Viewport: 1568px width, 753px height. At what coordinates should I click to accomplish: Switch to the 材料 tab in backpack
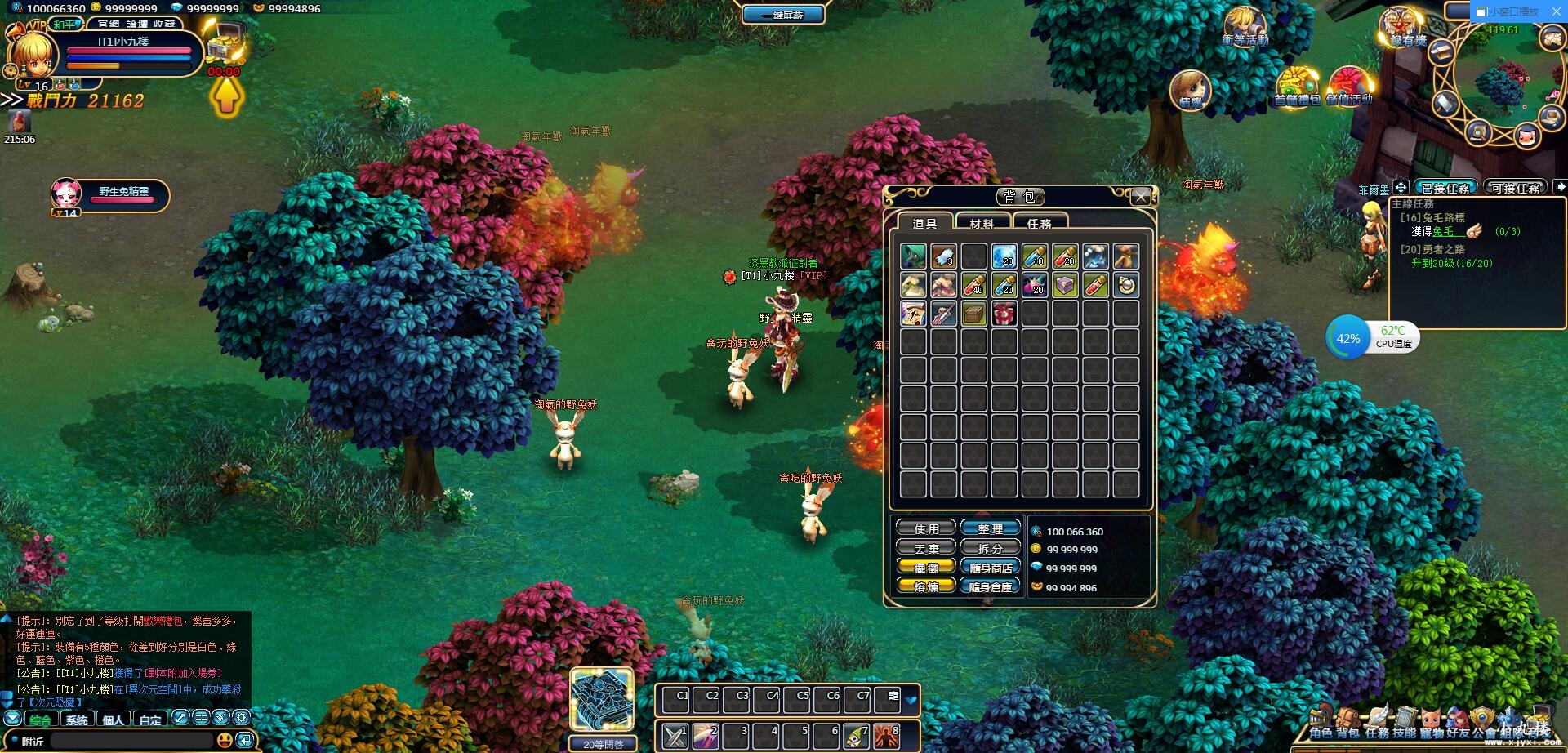(x=982, y=221)
